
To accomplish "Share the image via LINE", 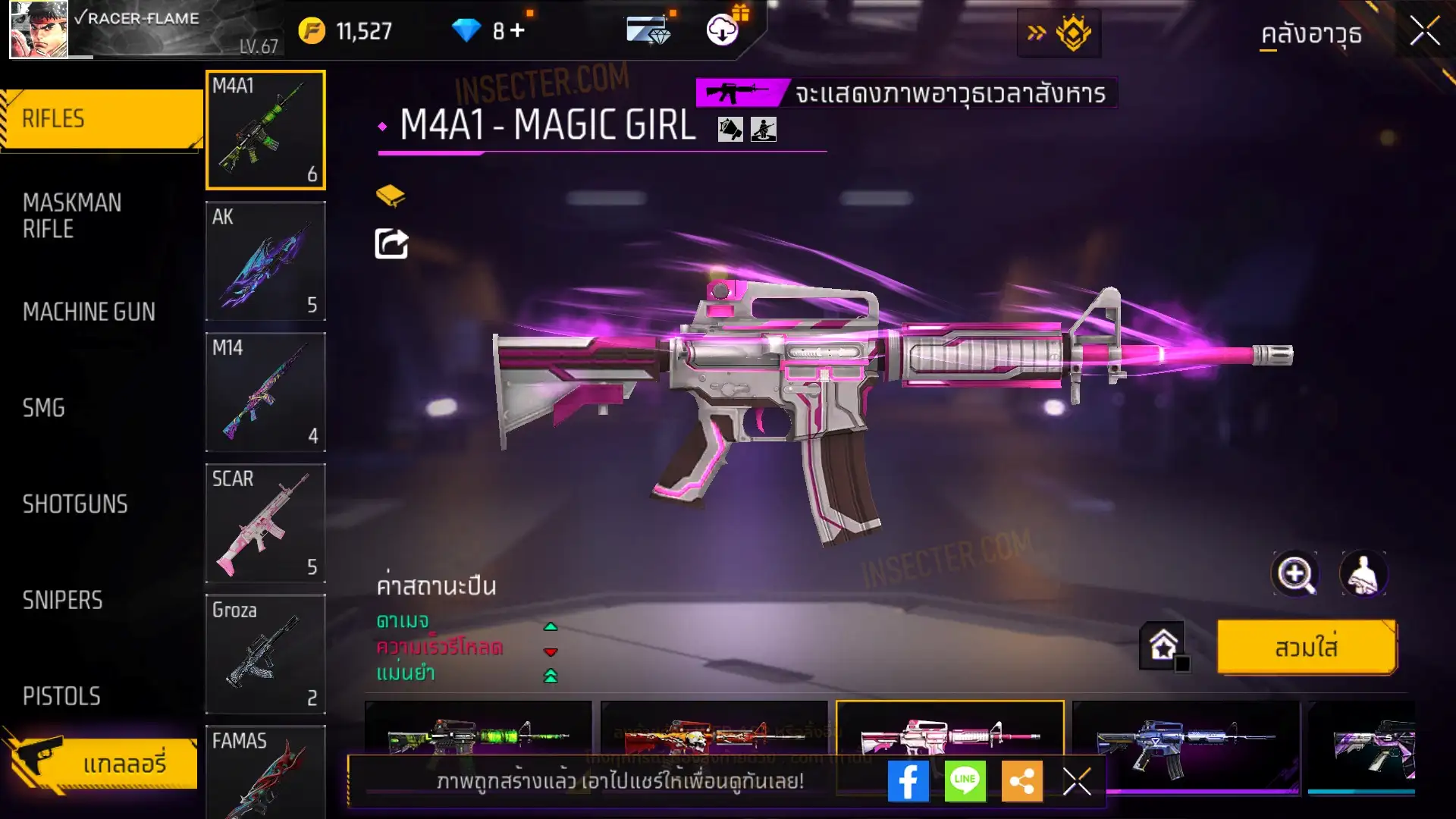I will click(965, 781).
